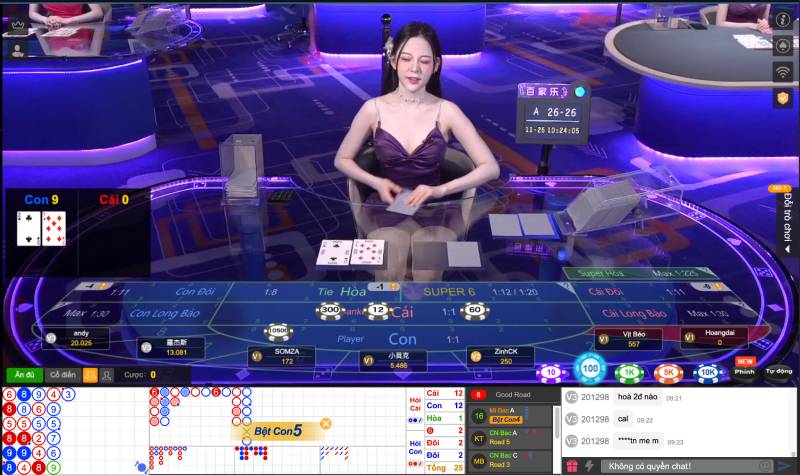Open the info icon in the top corner
Screen dimensions: 800x475
click(x=784, y=19)
